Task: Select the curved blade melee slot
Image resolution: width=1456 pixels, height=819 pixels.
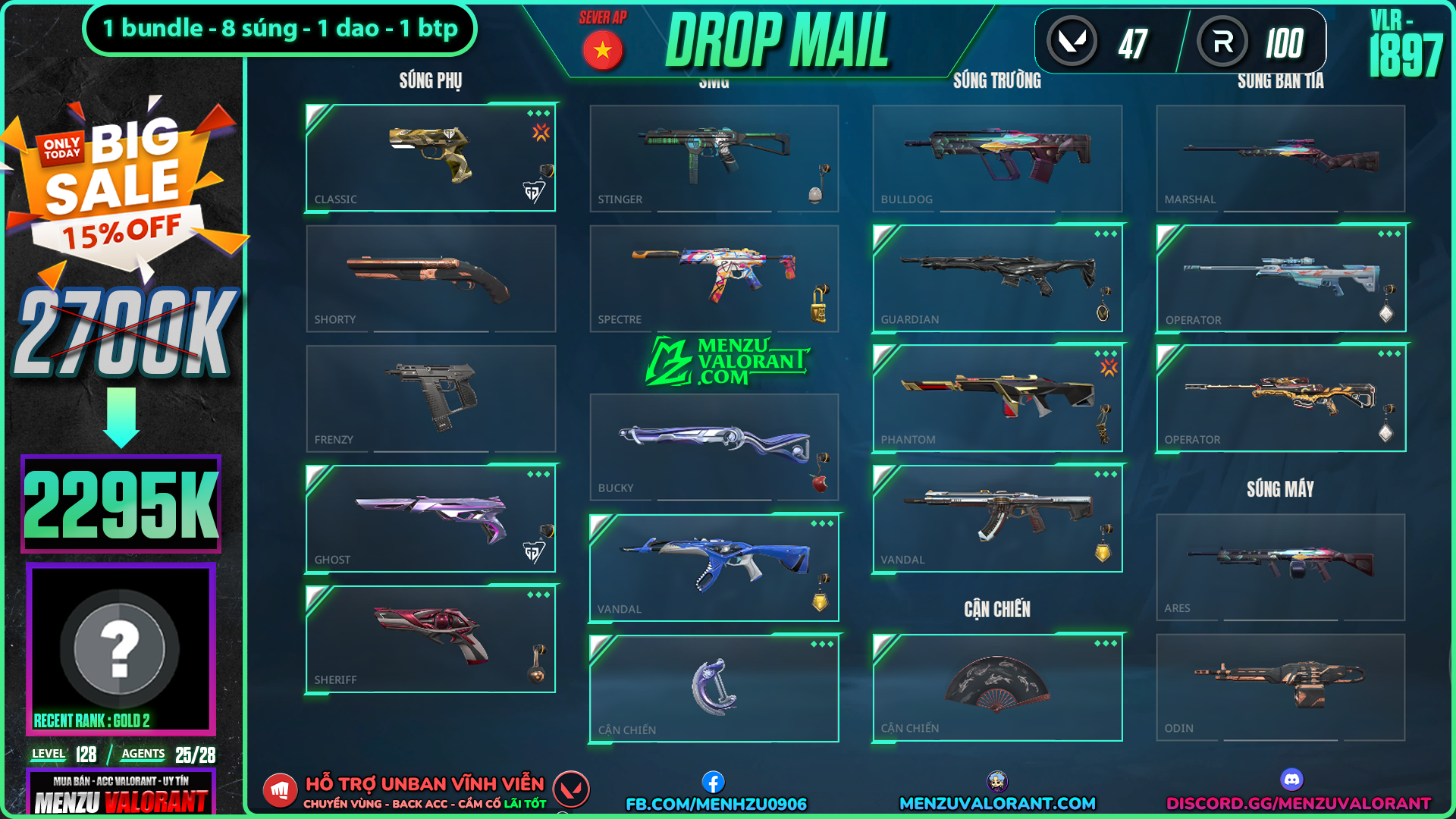Action: (714, 689)
